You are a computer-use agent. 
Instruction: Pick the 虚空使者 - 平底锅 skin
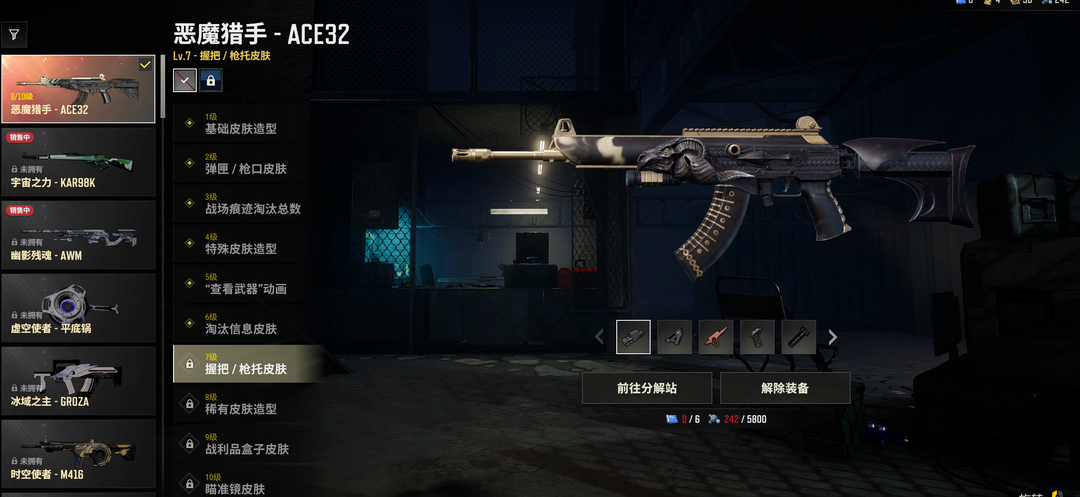78,307
